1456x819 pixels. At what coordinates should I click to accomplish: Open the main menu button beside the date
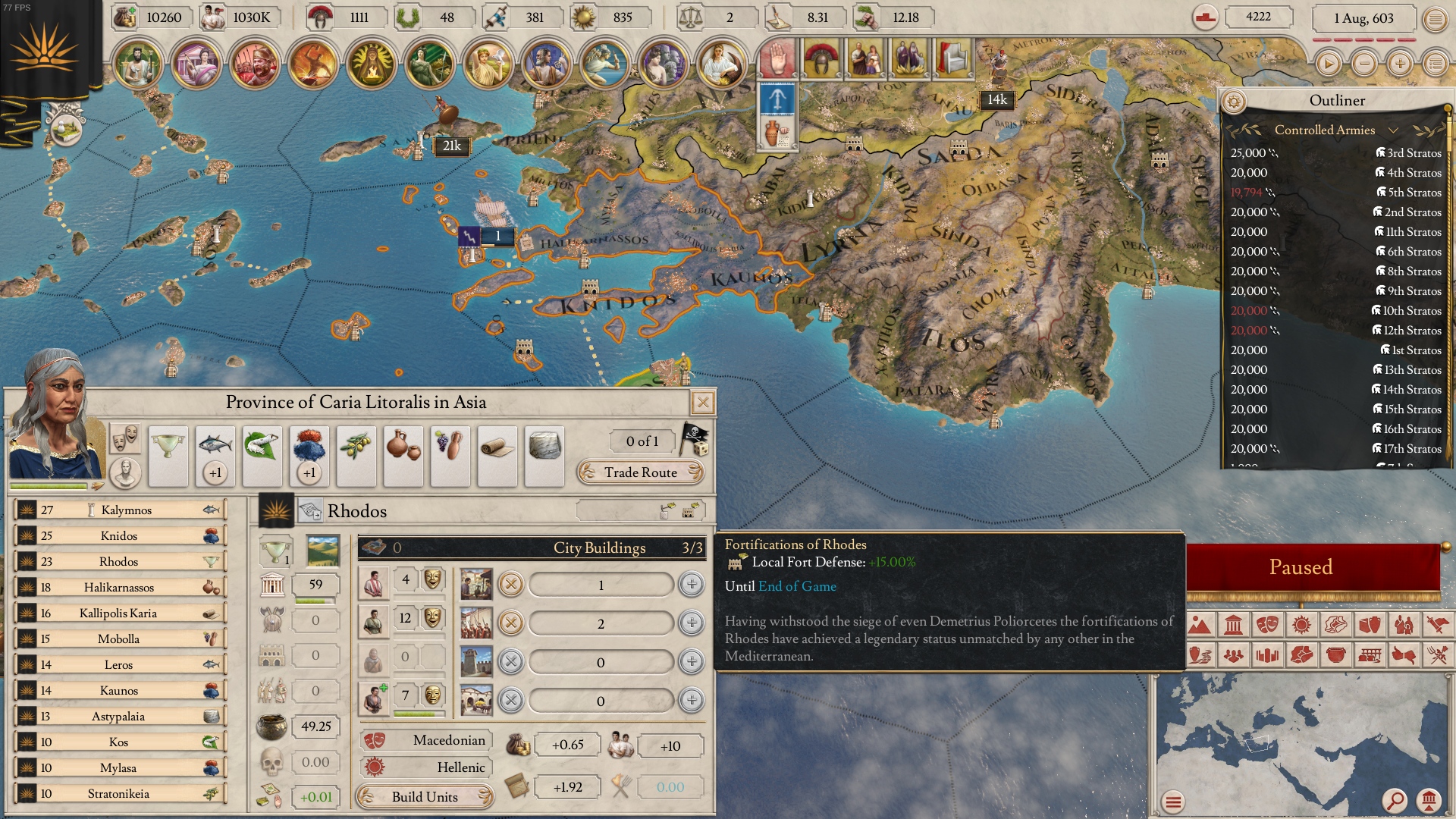pos(1435,19)
